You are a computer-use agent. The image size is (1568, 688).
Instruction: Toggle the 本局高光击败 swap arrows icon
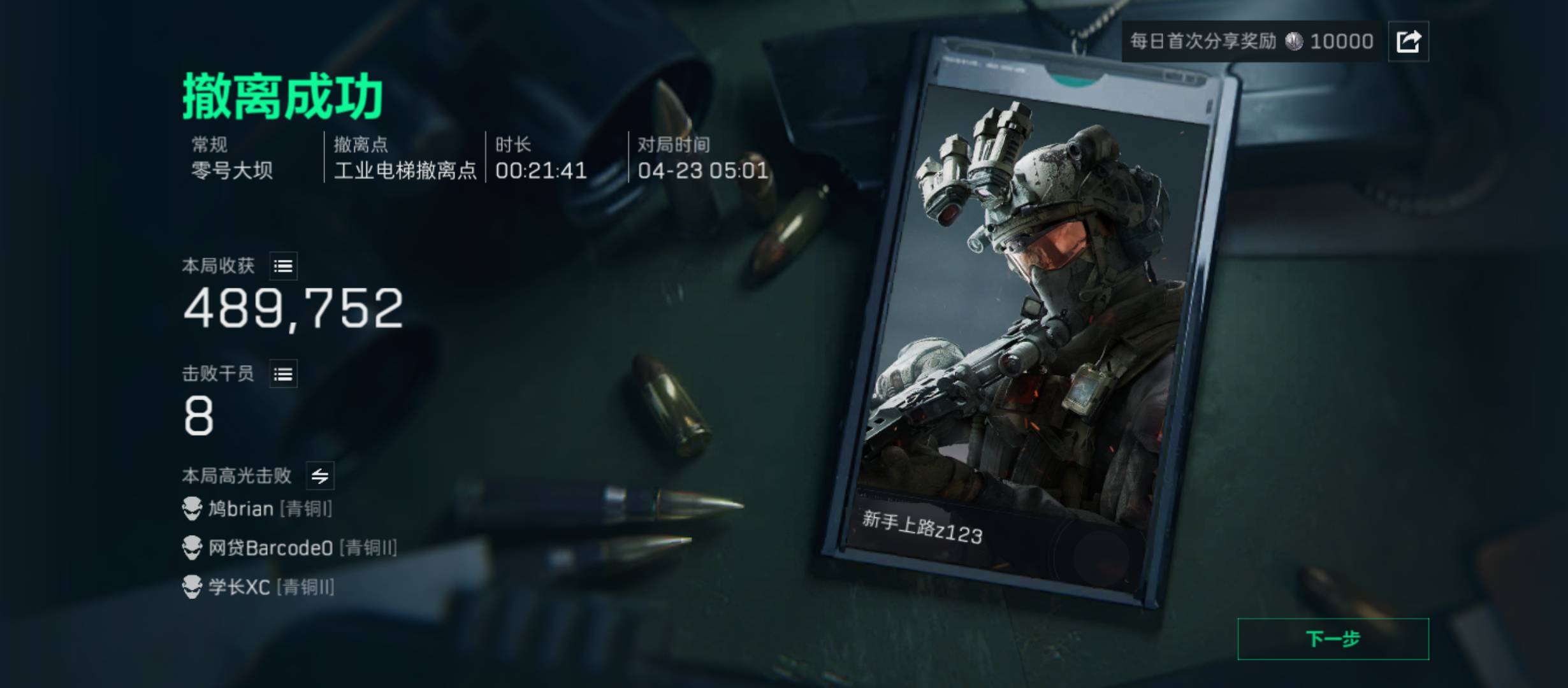(320, 476)
